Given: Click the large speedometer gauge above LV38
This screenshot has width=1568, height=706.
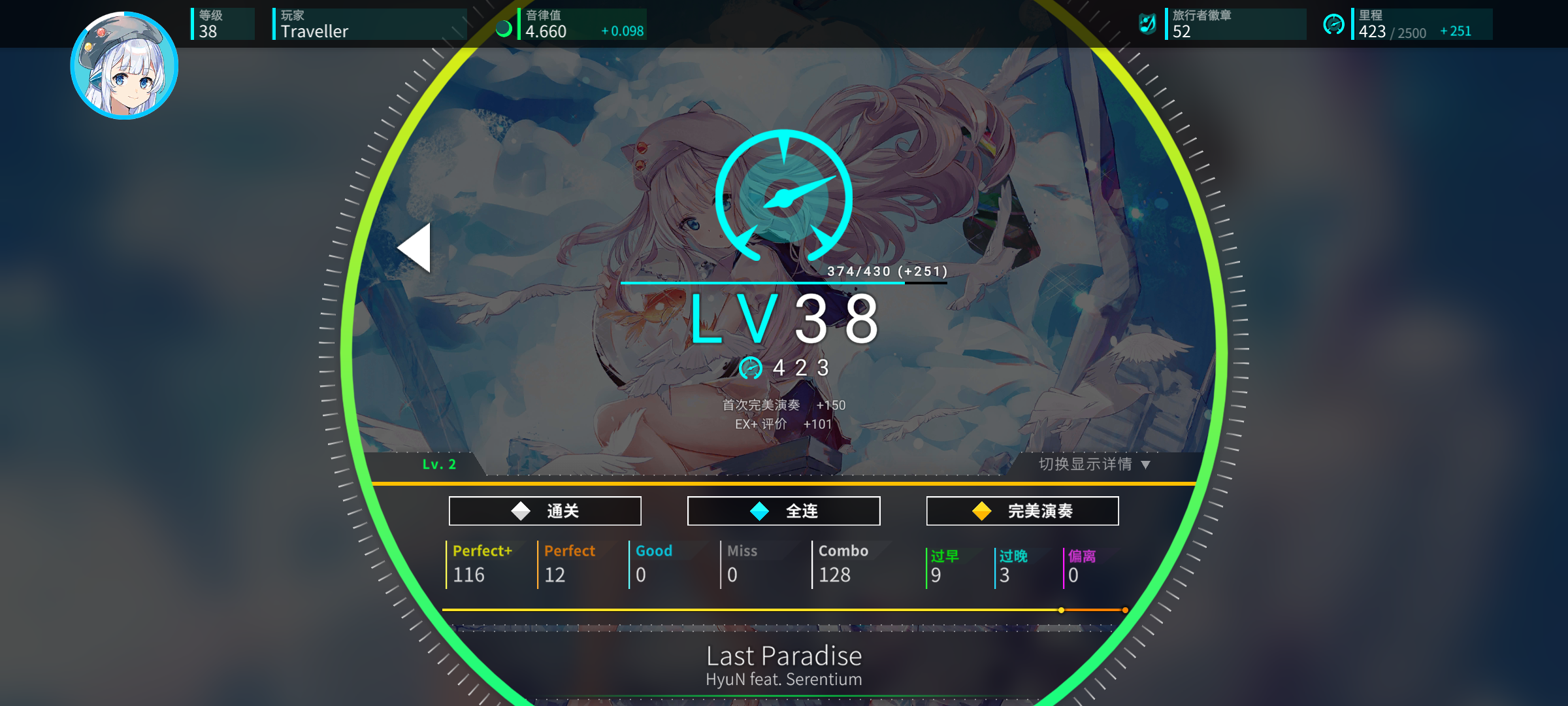Looking at the screenshot, I should [783, 196].
